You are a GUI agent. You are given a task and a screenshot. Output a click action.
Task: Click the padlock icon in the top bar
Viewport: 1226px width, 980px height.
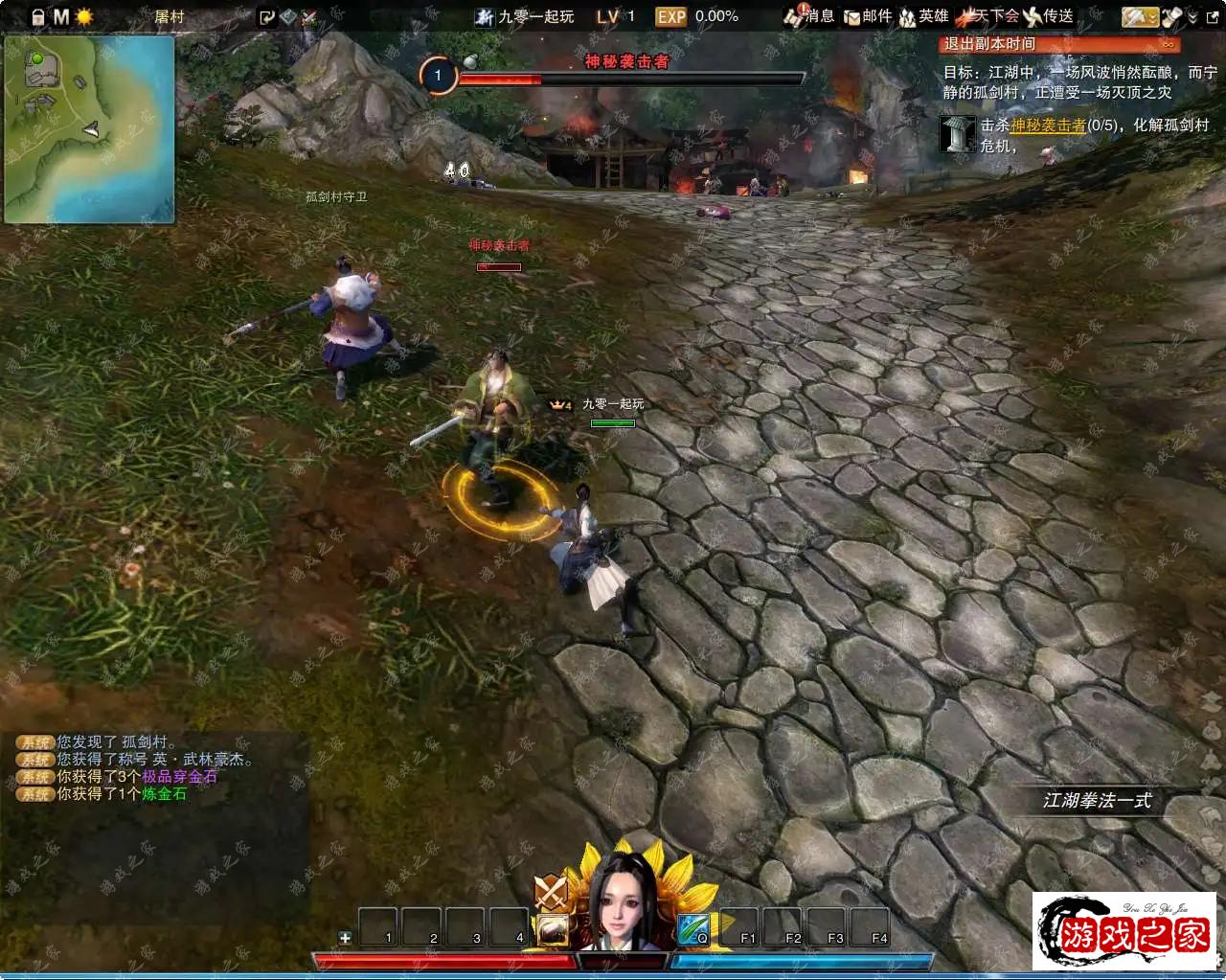37,17
